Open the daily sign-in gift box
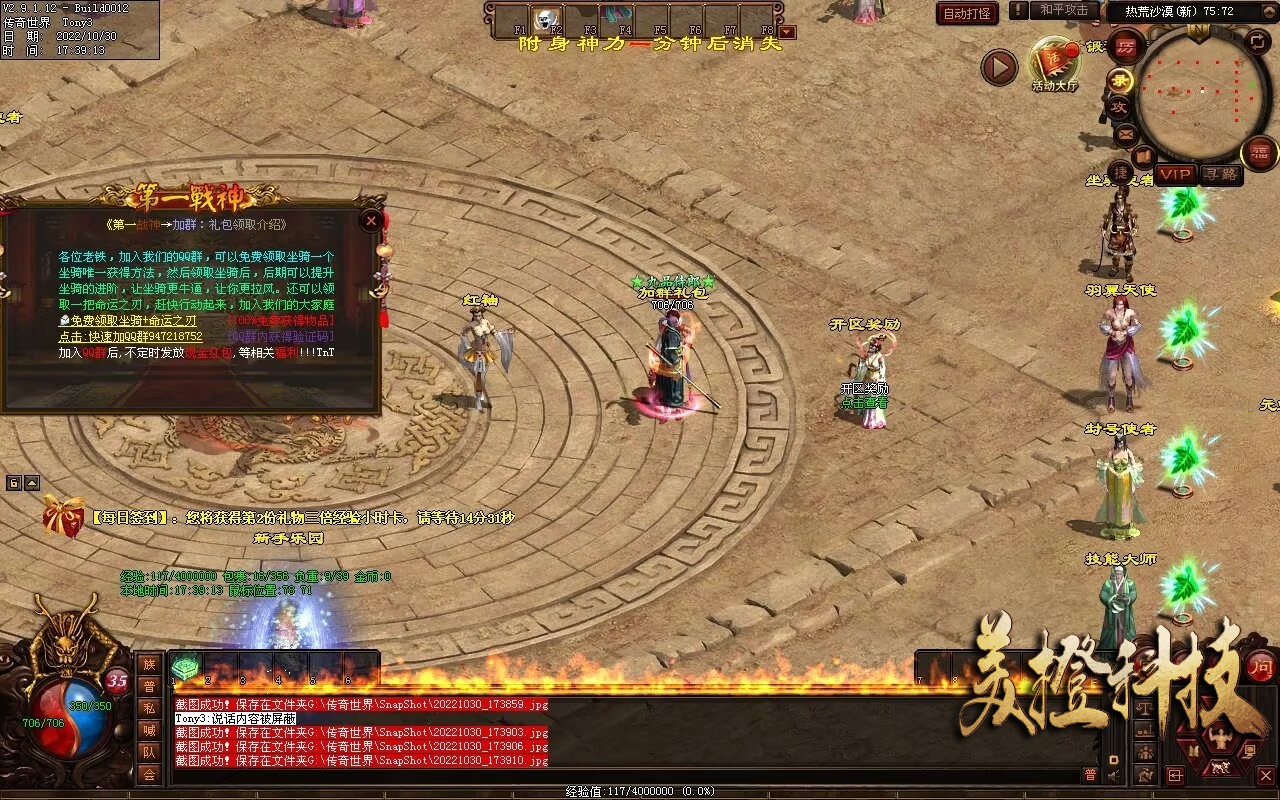The height and width of the screenshot is (800, 1280). 63,517
